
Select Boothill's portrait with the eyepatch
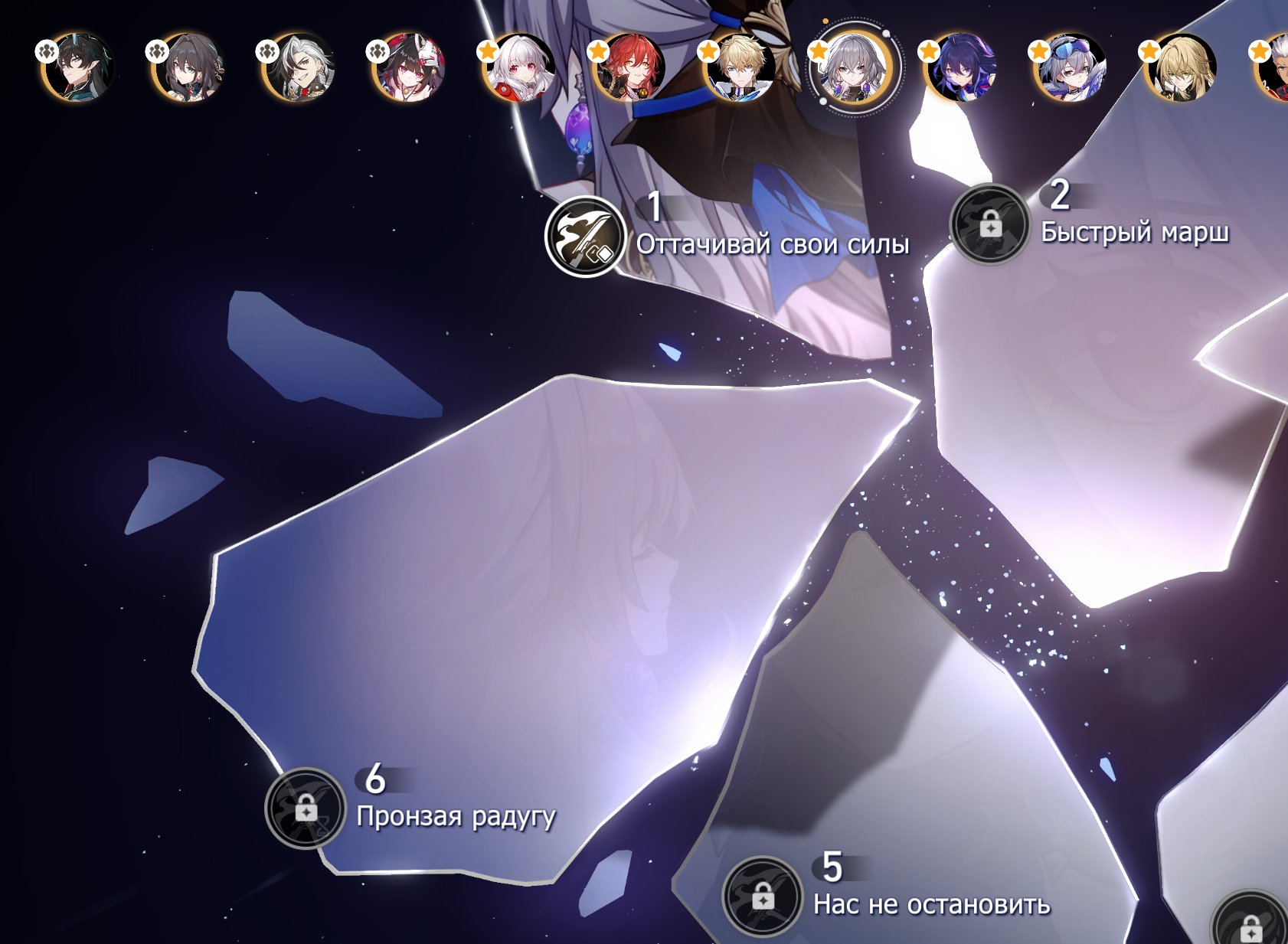point(298,67)
